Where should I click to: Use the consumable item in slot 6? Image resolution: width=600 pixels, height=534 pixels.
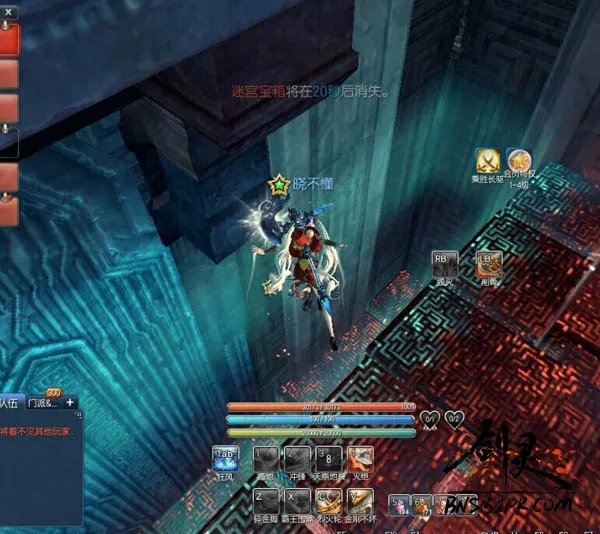[420, 504]
